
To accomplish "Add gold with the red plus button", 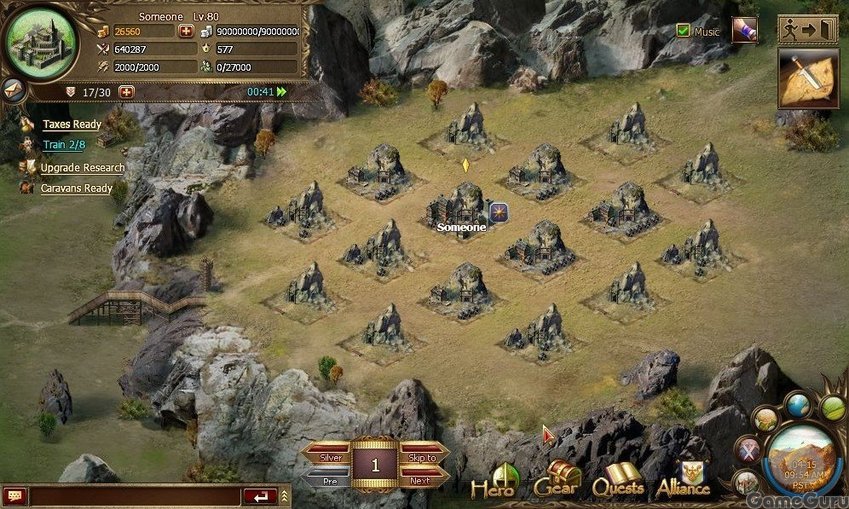I will tap(185, 31).
